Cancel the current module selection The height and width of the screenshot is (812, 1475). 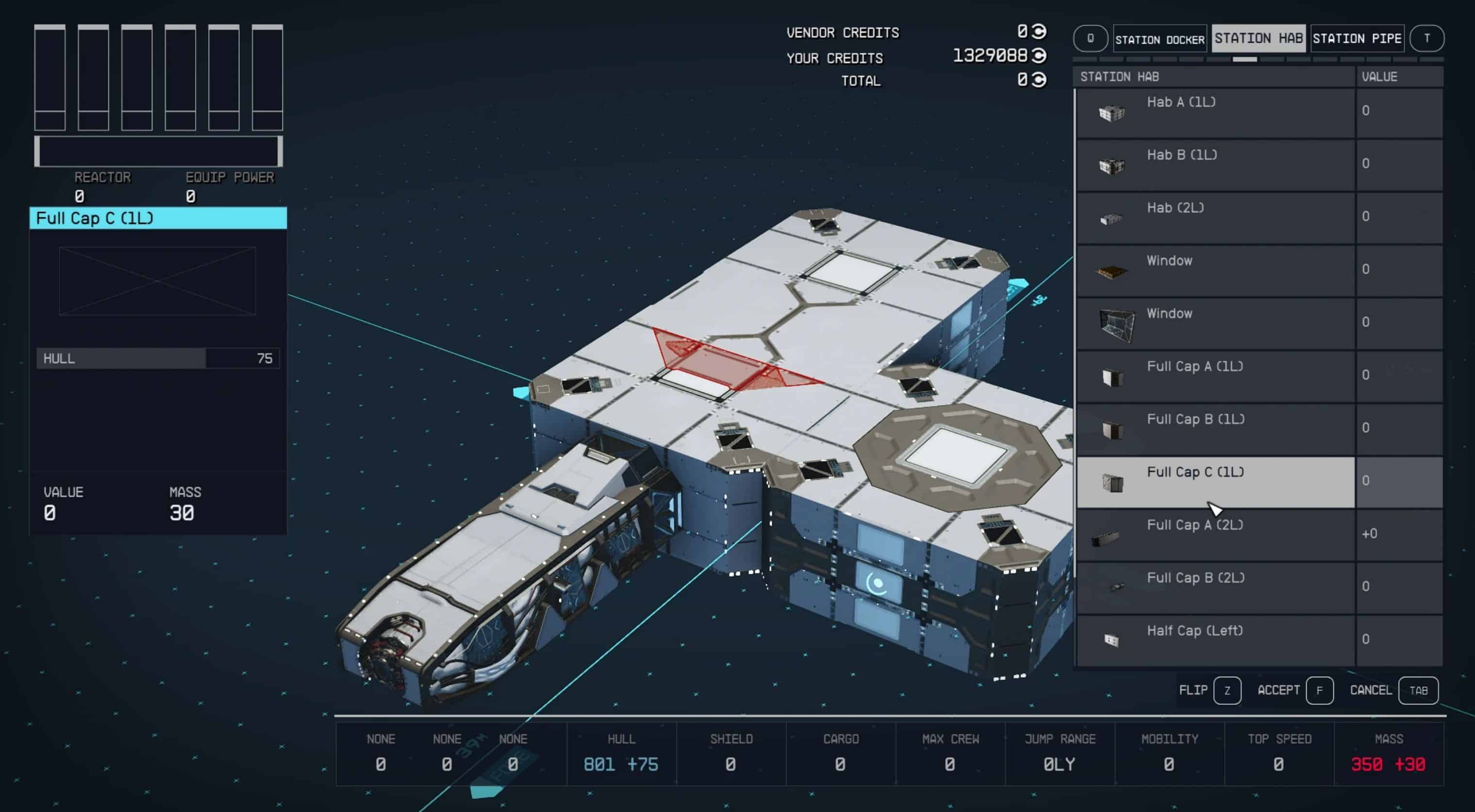tap(1418, 690)
